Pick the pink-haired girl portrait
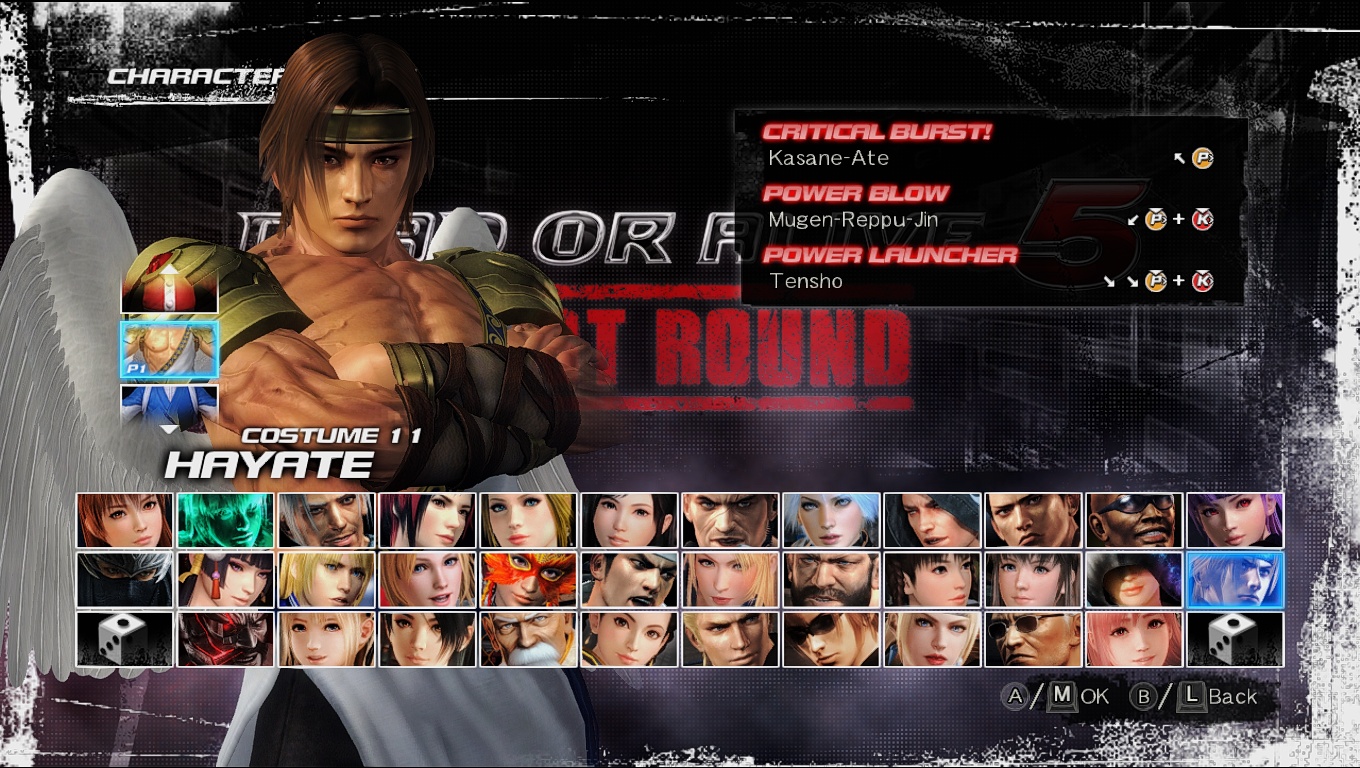 (x=1134, y=640)
